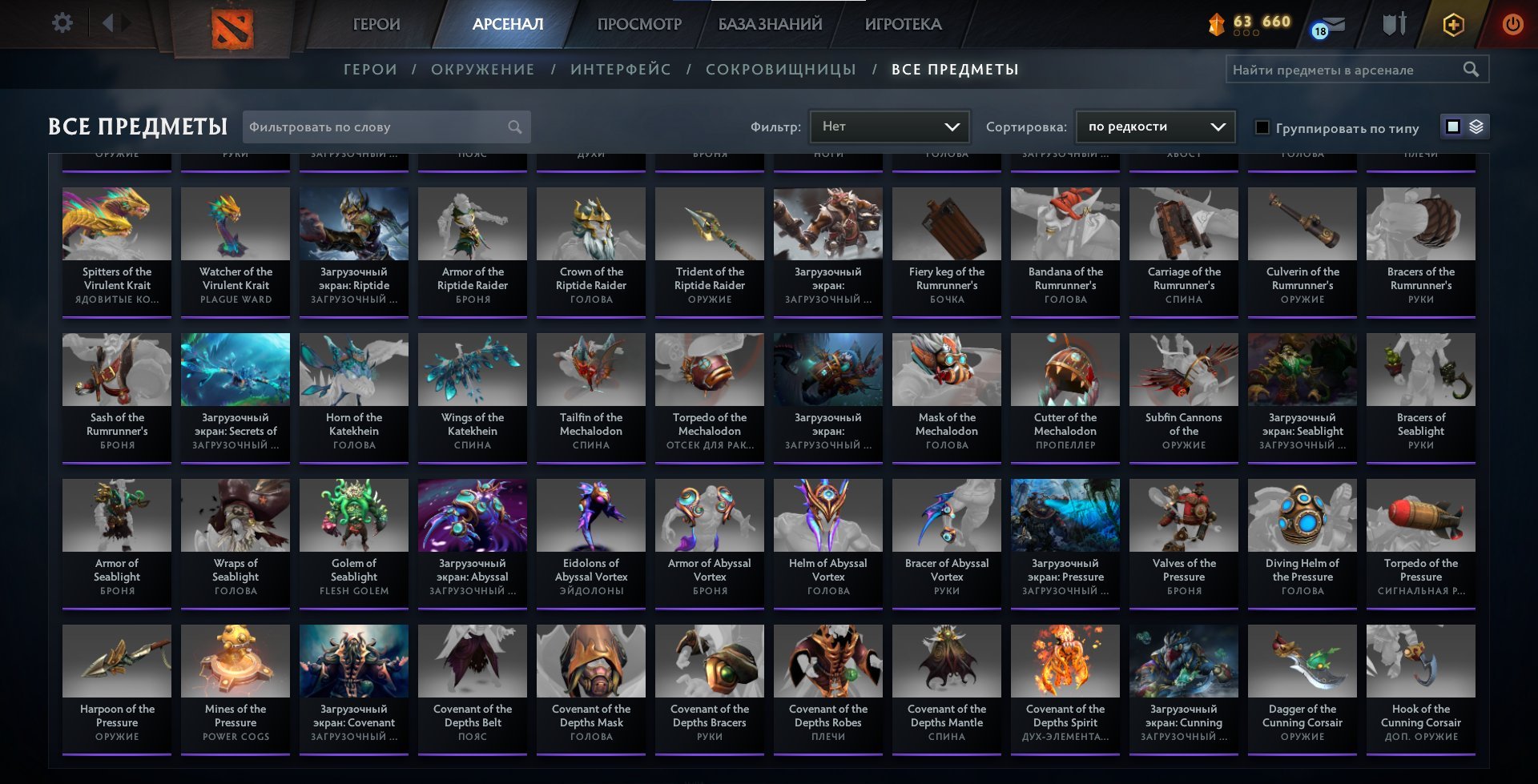Screen dimensions: 1538x784
Task: Open the Фильтр dropdown showing Нет
Action: (x=889, y=126)
